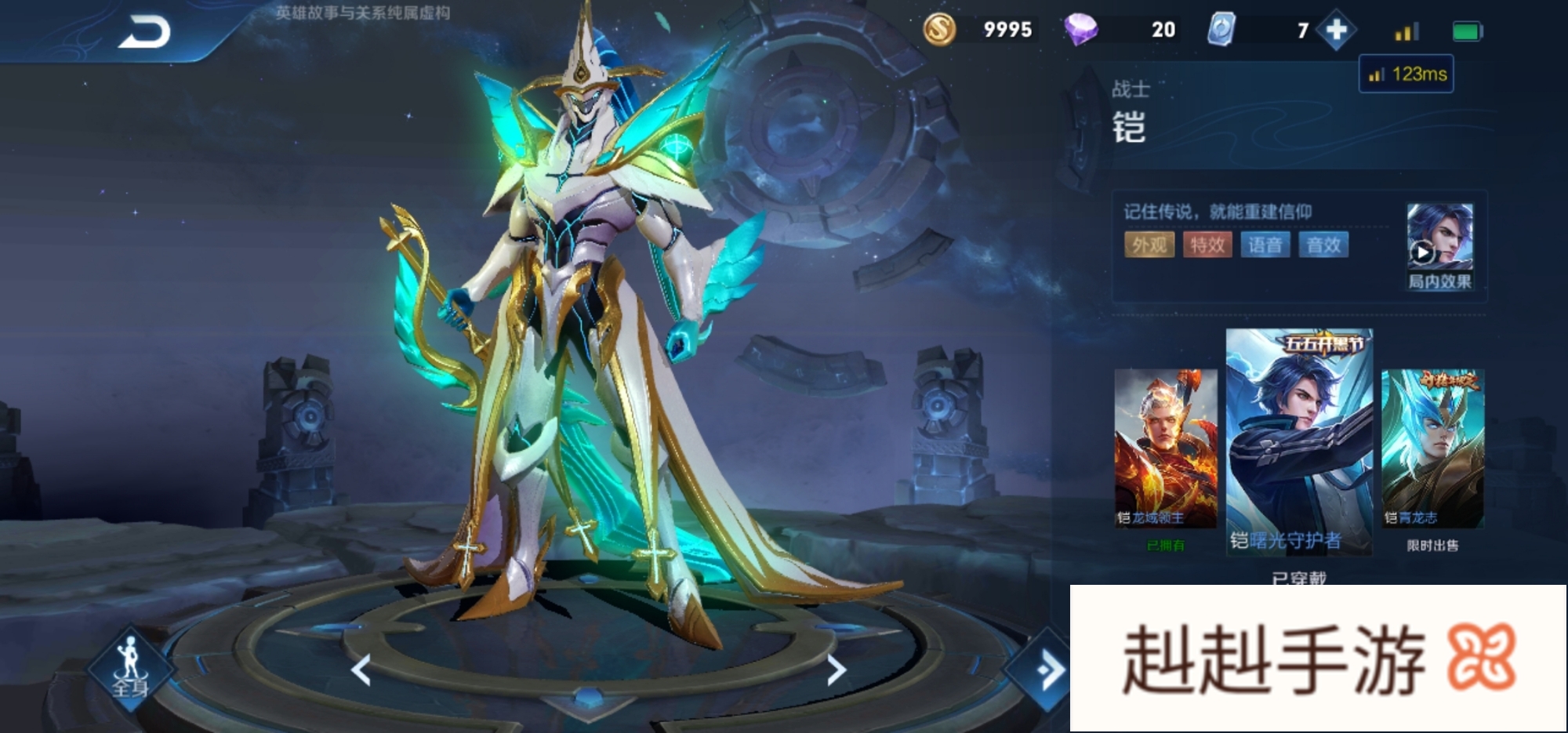Select the 特效 effects tag
Screen dimensions: 1568x733
[1207, 245]
